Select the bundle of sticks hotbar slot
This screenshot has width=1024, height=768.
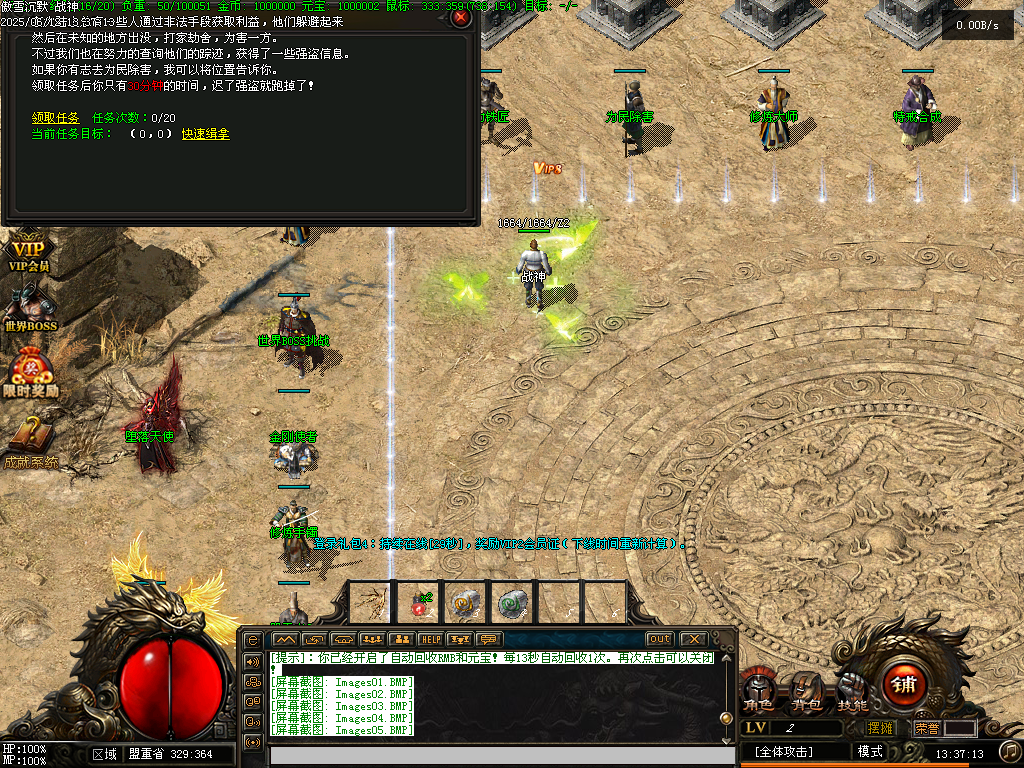tap(371, 603)
